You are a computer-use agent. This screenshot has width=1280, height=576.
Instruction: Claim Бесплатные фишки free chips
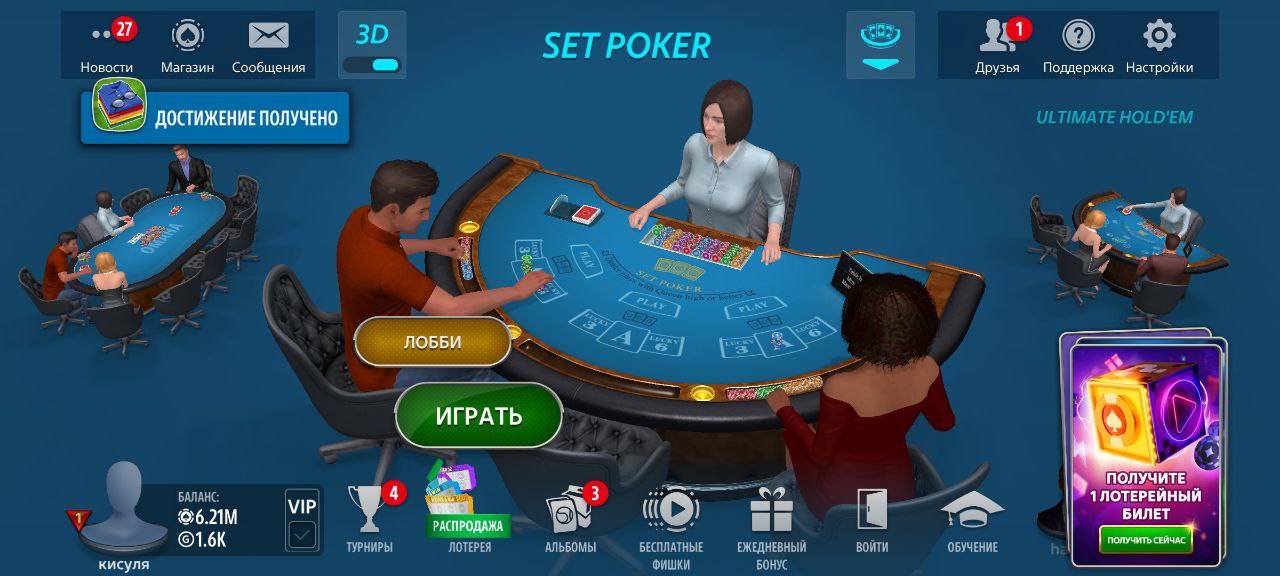click(x=671, y=519)
